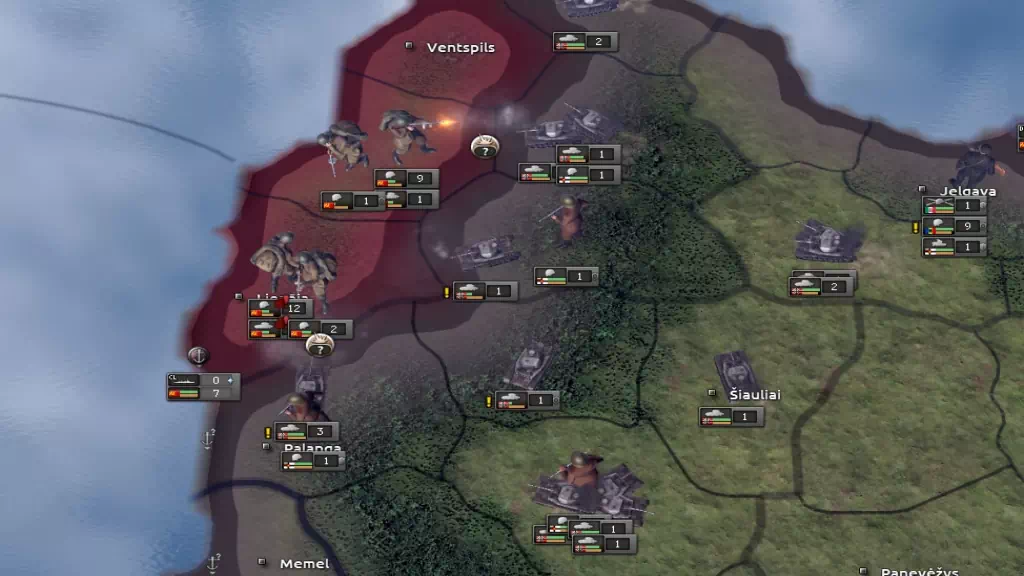Select the 12-division stack at Liepāja
Viewport: 1024px width, 576px height.
tap(280, 309)
